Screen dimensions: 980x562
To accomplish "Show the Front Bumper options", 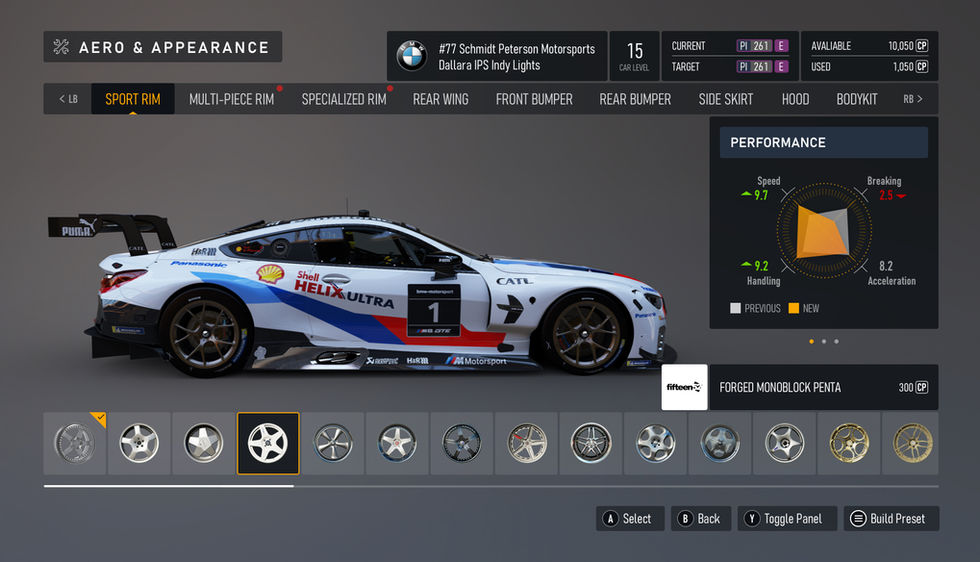I will pyautogui.click(x=534, y=99).
